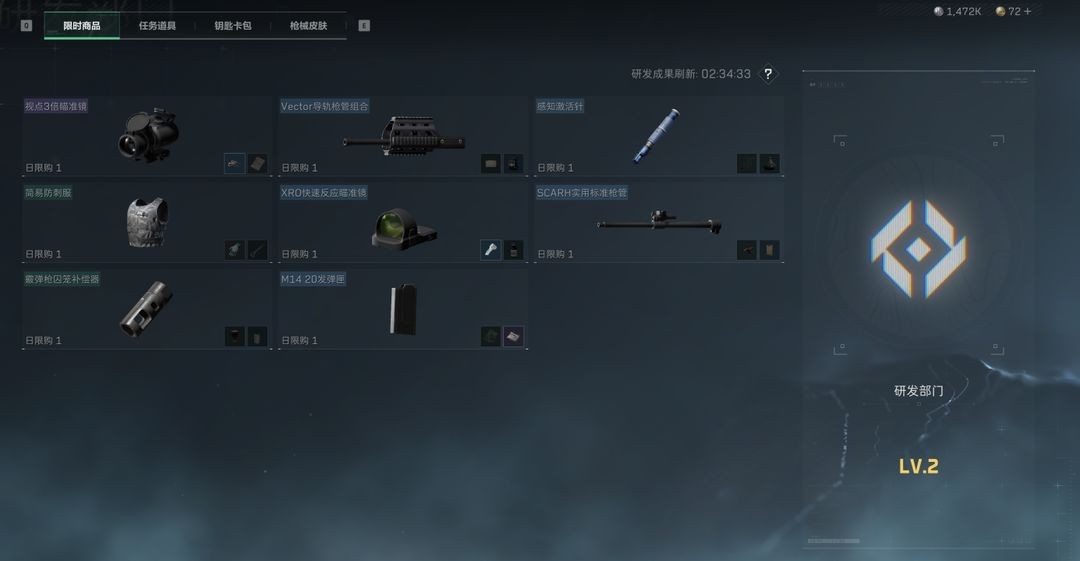Screen dimensions: 1080x561
Task: Show the 枪械皮肤 tab
Action: [x=308, y=26]
